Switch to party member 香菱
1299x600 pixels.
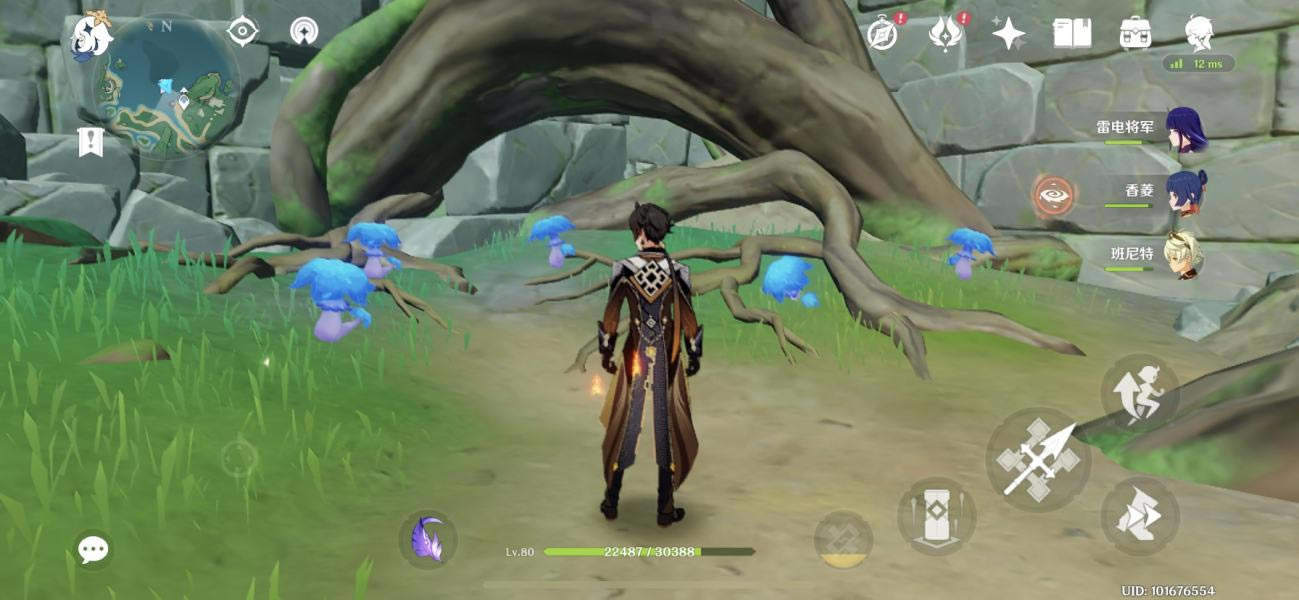pos(1185,193)
